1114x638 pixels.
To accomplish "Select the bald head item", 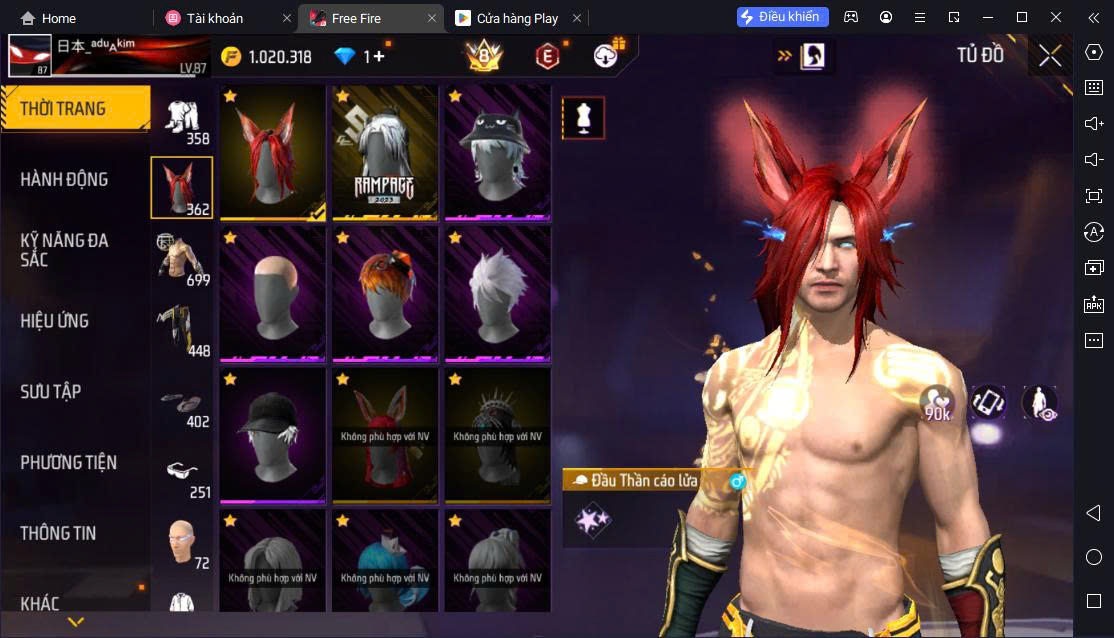I will click(x=273, y=294).
